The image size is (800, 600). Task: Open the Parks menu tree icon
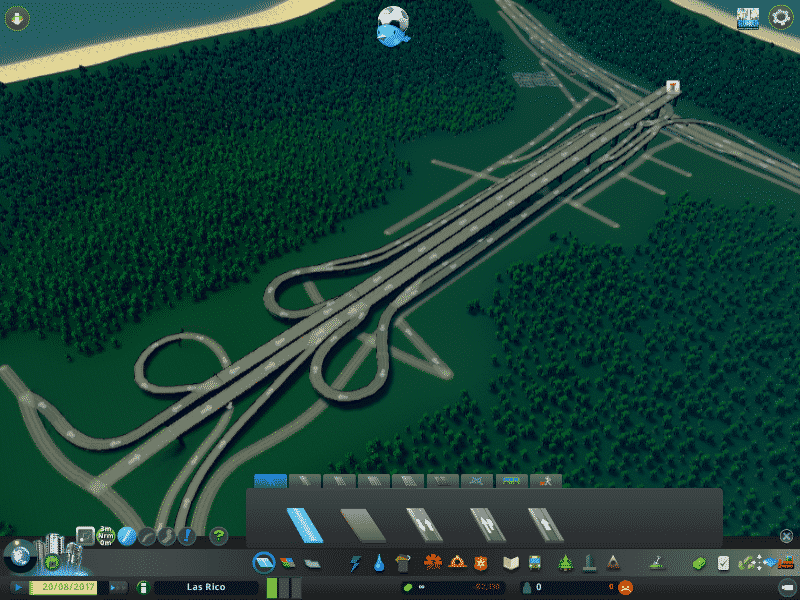click(x=565, y=563)
